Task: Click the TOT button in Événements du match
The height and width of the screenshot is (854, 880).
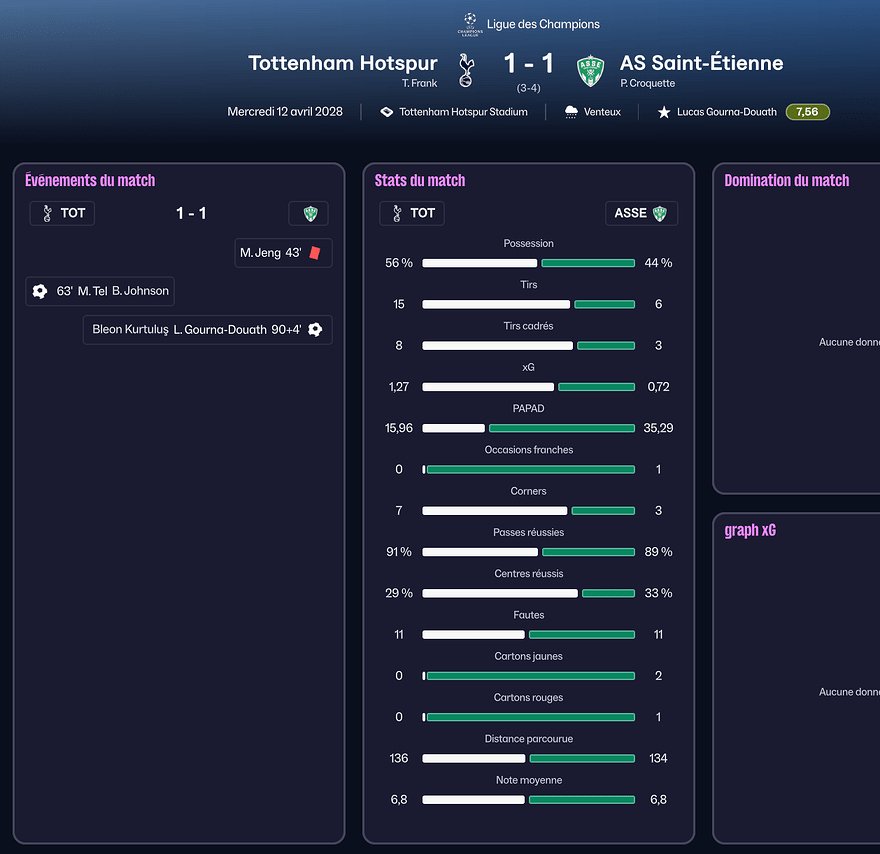Action: (x=62, y=213)
